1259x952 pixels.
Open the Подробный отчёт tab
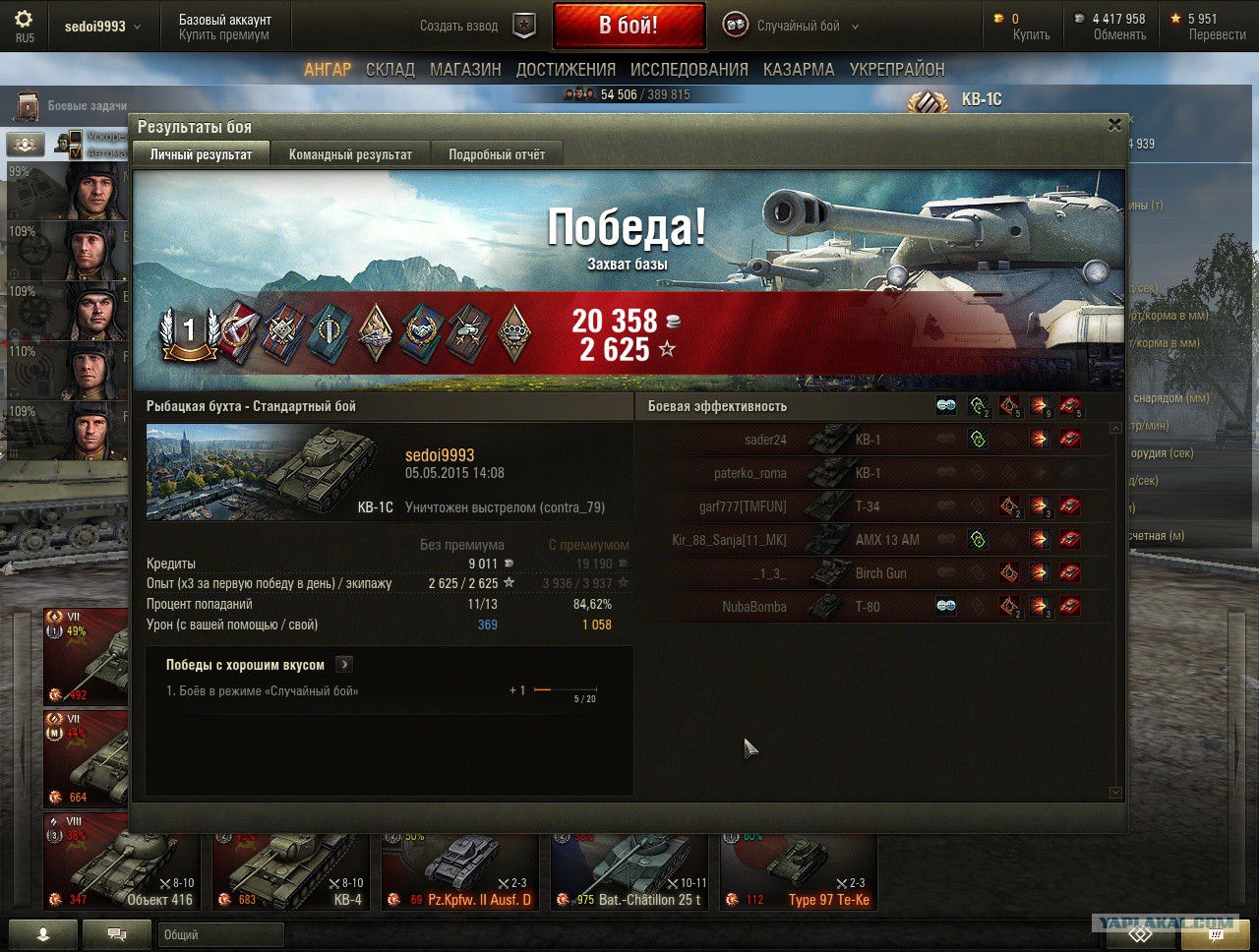[x=497, y=154]
